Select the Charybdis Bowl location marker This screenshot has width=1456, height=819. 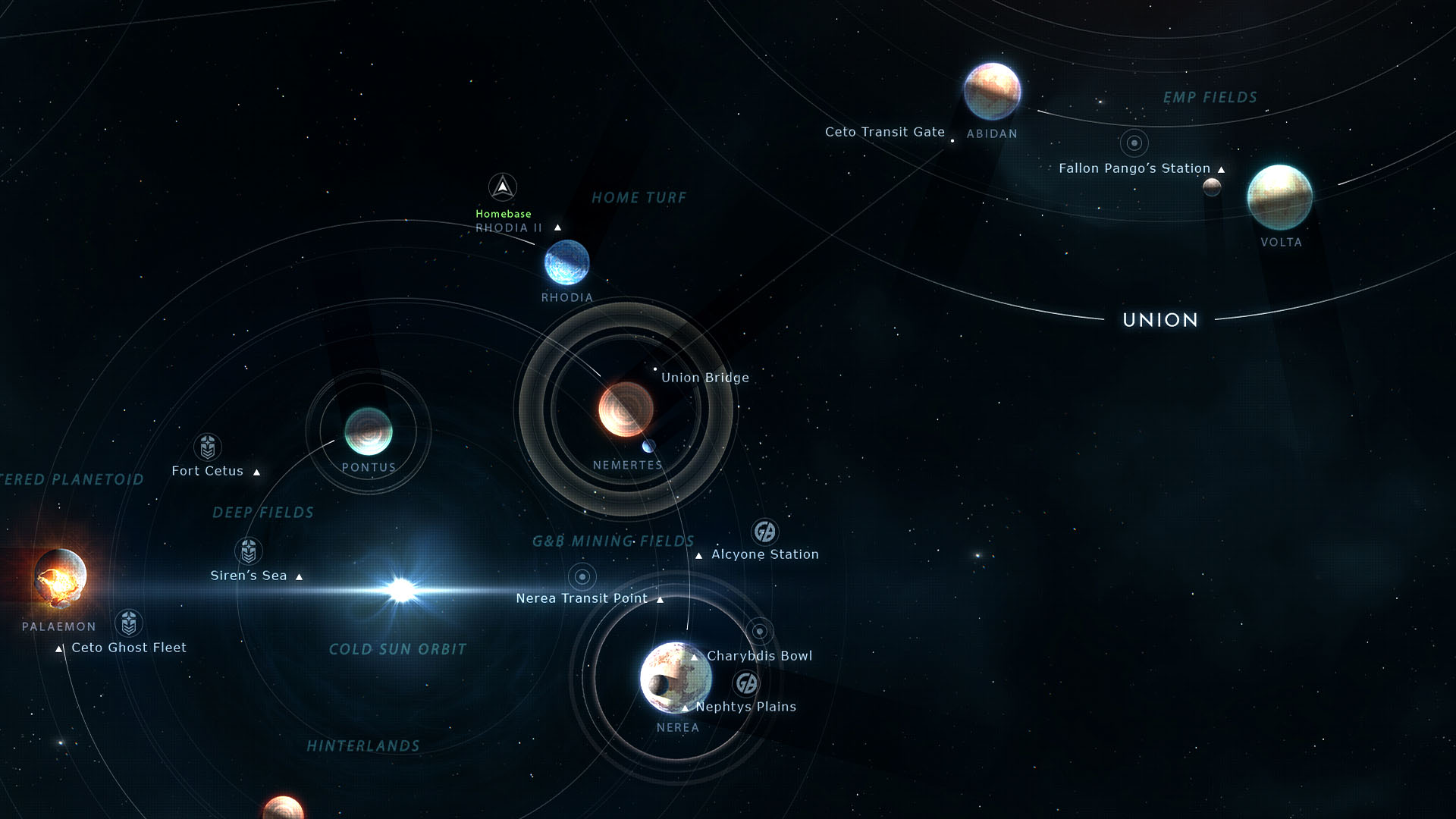[759, 631]
